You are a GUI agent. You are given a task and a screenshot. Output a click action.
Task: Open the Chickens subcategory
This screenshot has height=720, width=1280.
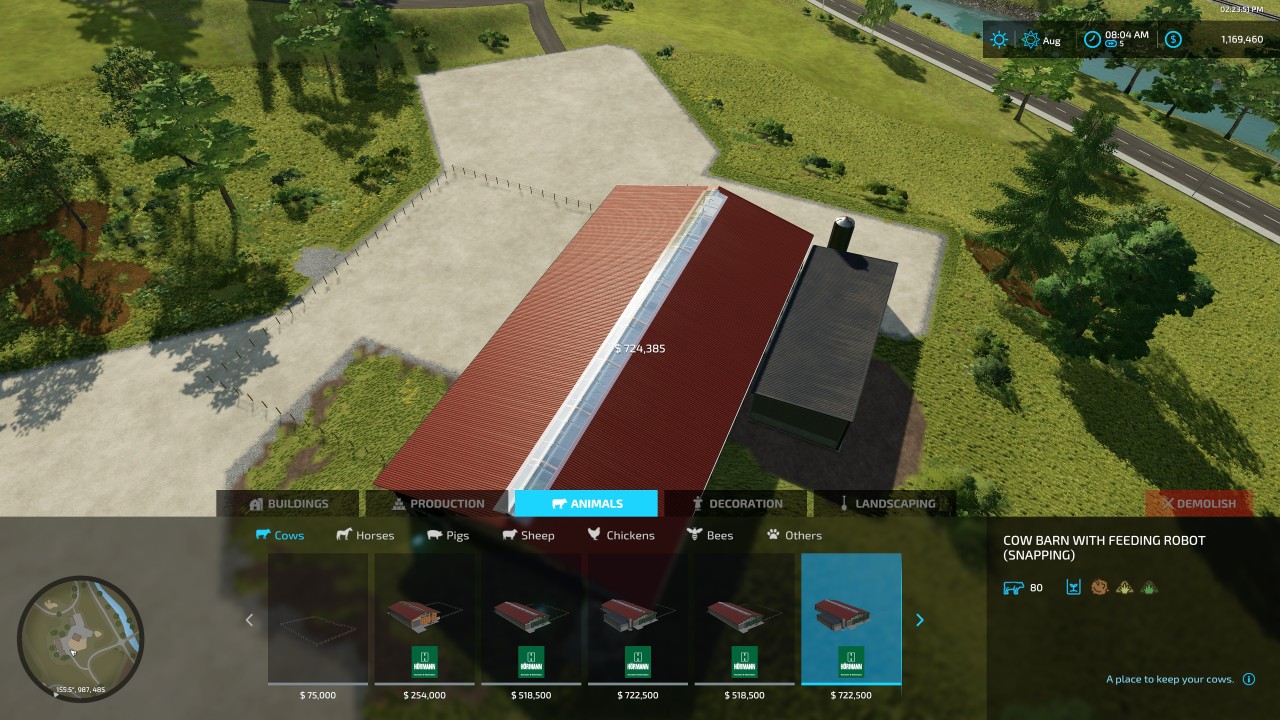click(x=621, y=535)
